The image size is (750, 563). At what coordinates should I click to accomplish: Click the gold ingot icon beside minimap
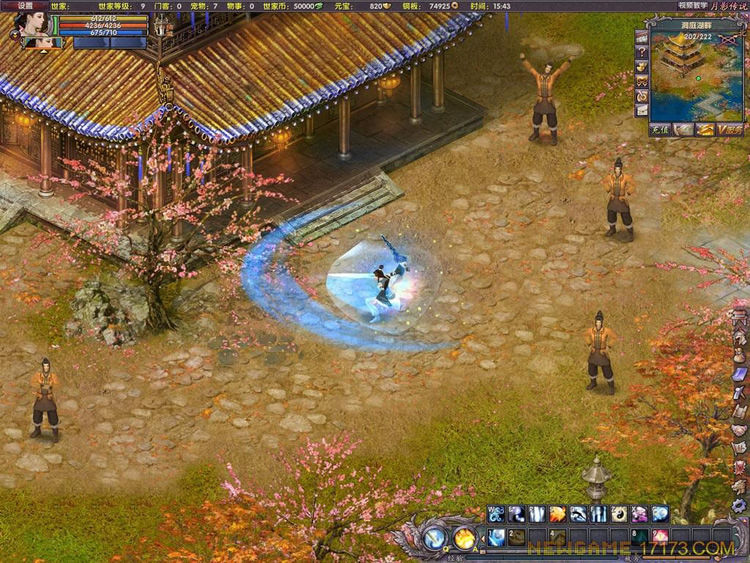click(x=641, y=67)
